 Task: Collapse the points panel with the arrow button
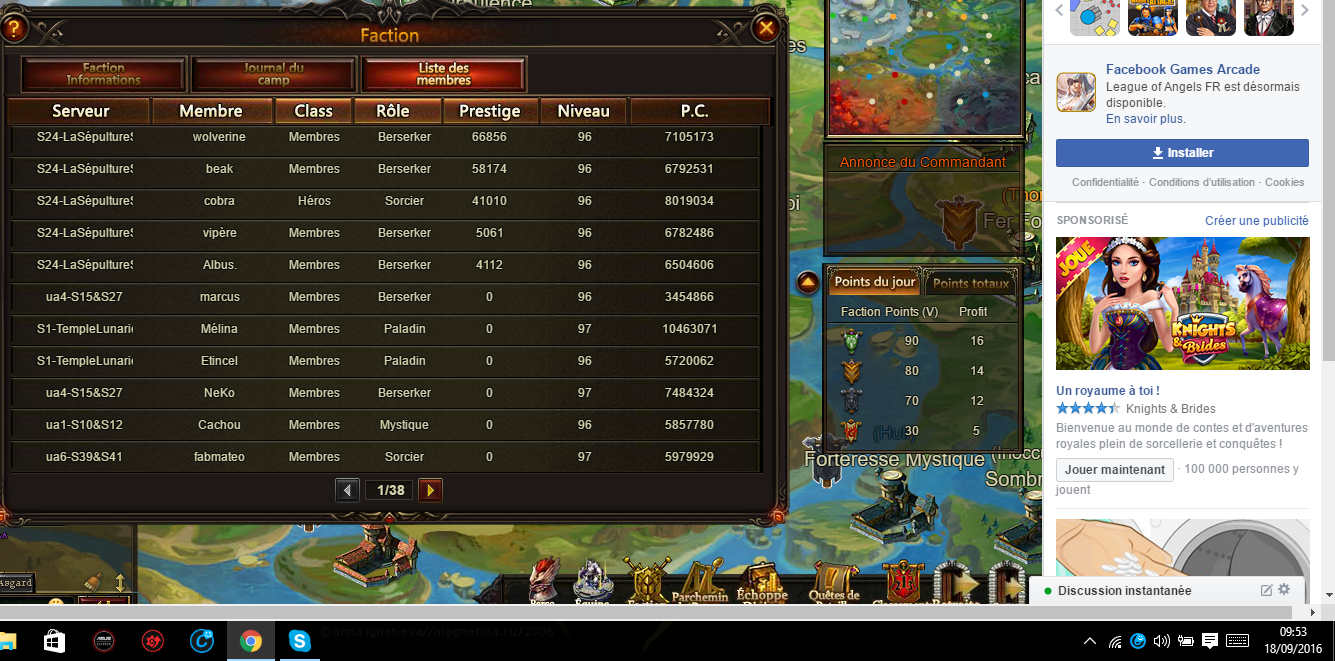point(808,283)
